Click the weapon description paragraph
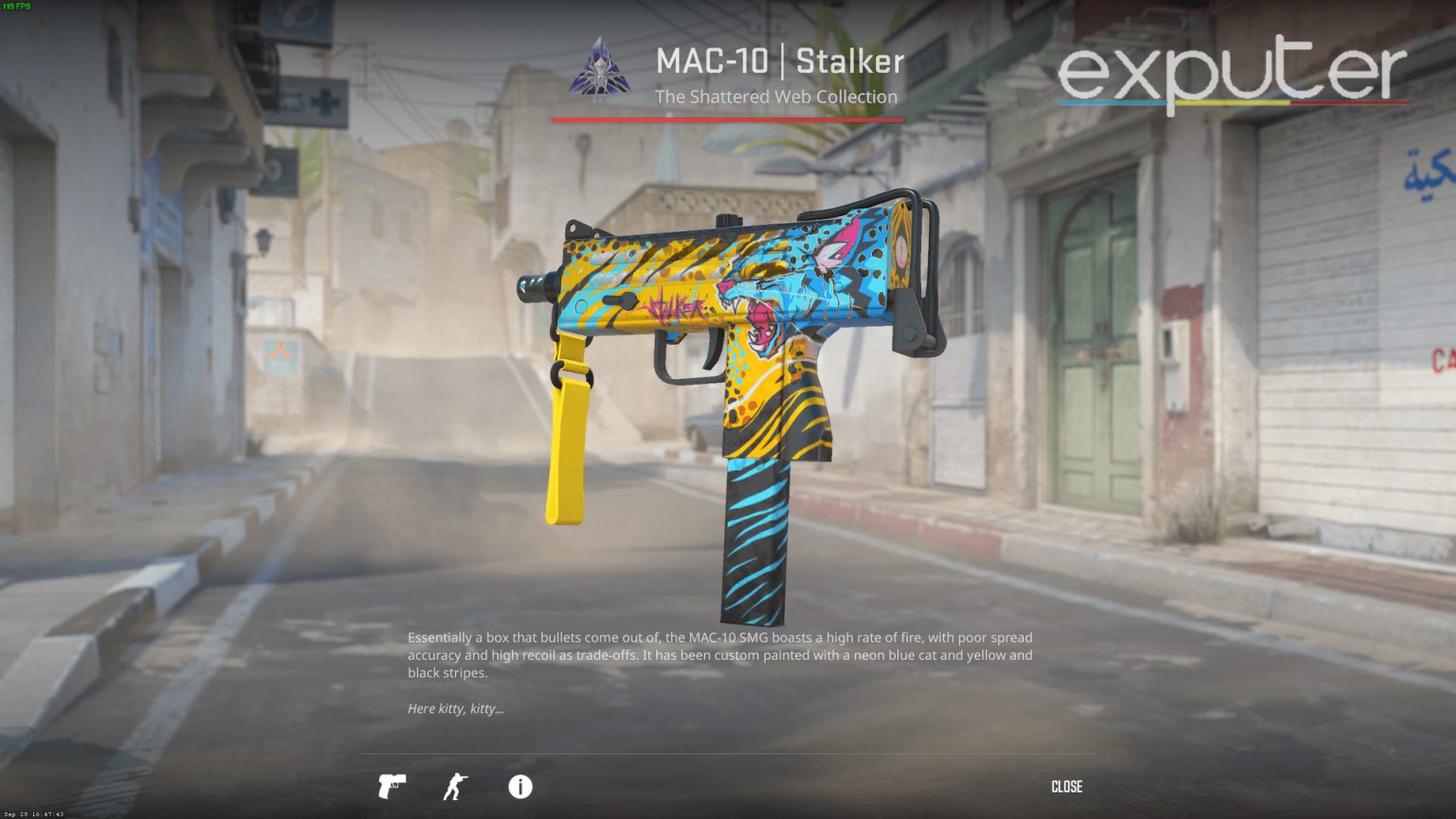 [x=719, y=654]
